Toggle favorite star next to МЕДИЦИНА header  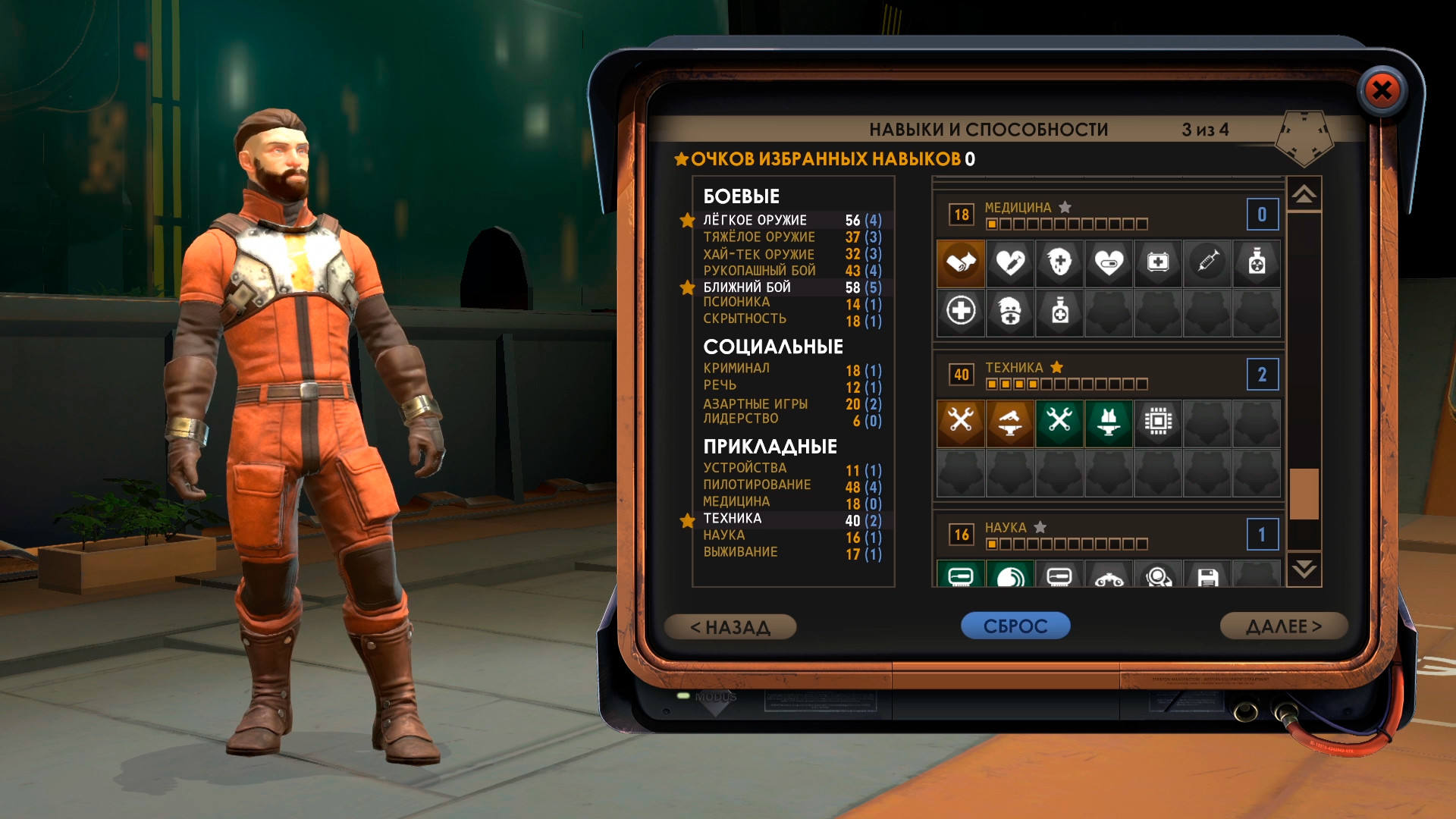(x=1065, y=207)
